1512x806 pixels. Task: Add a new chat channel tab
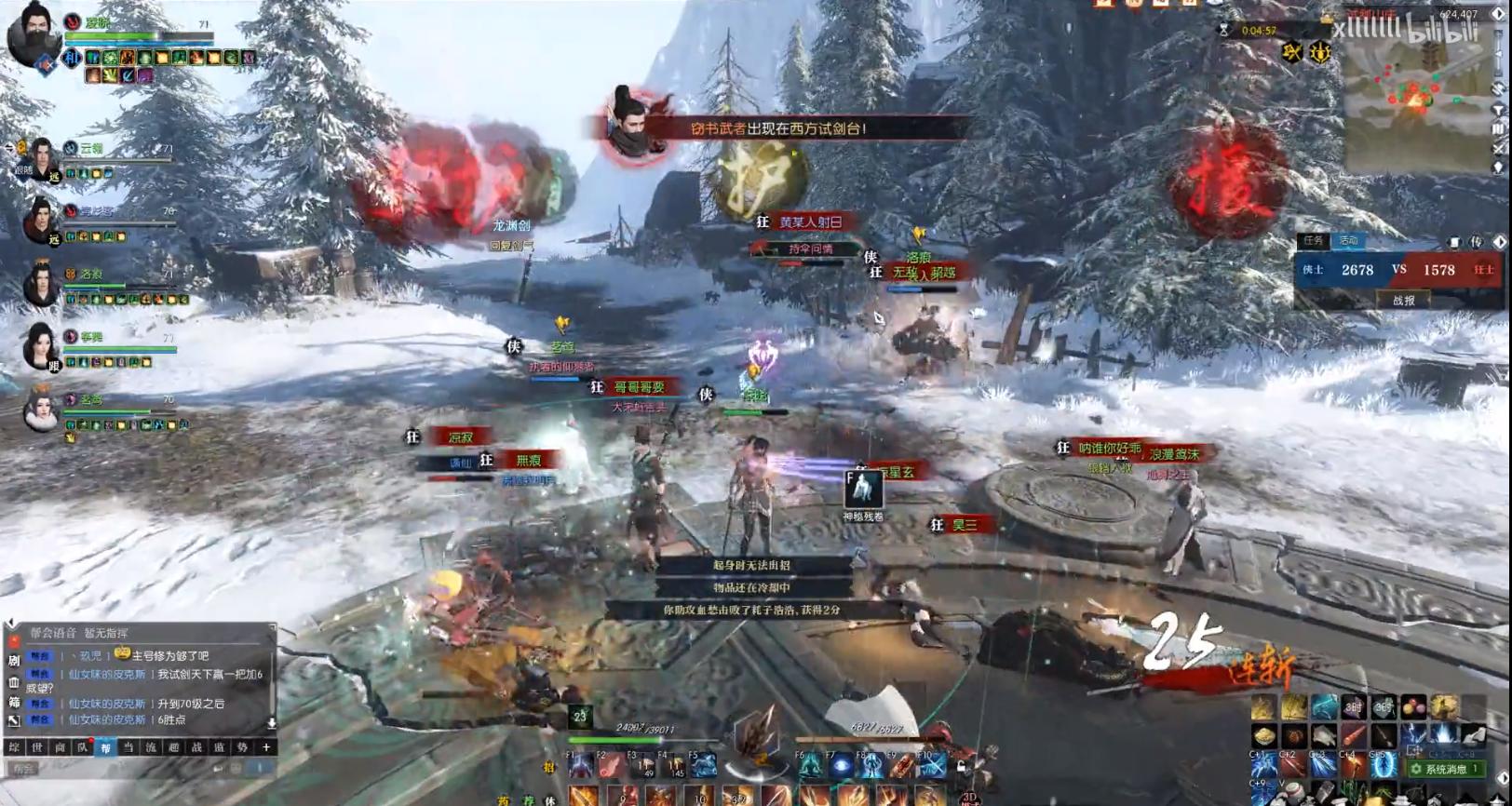point(265,747)
